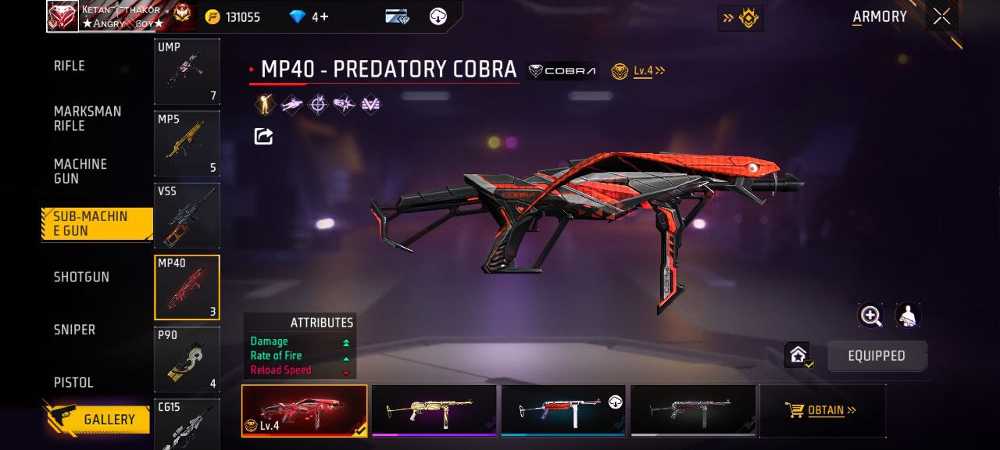Select the Machine Gun category
The width and height of the screenshot is (1000, 450).
(x=80, y=171)
